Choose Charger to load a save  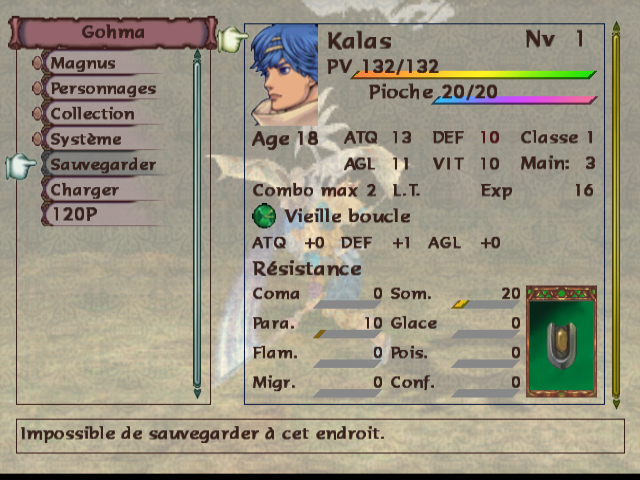[x=84, y=190]
